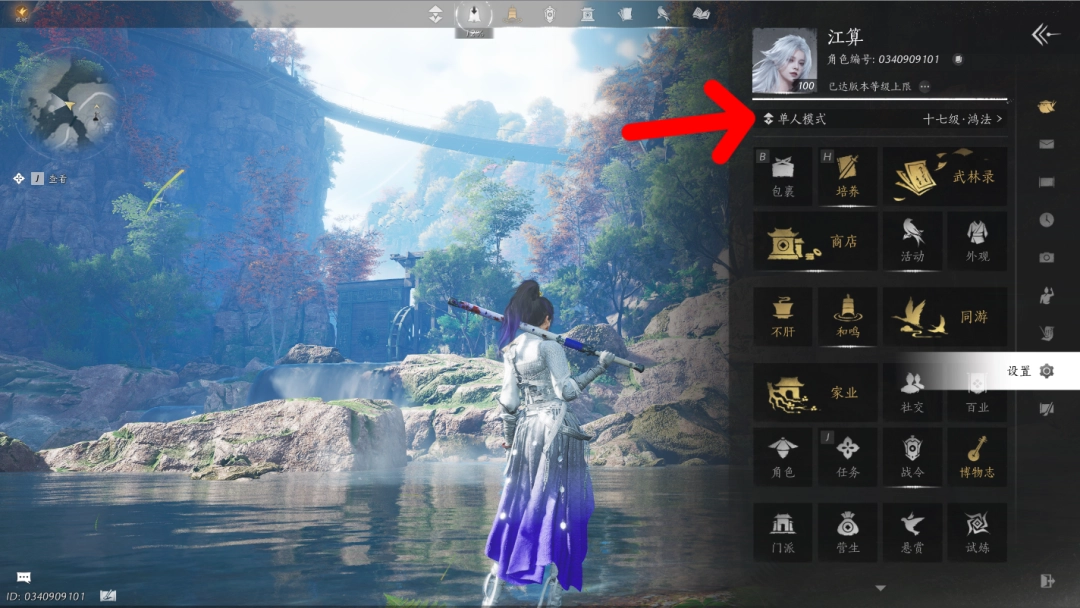1080x608 pixels.
Task: Open the 试炼 trials menu
Action: 976,532
